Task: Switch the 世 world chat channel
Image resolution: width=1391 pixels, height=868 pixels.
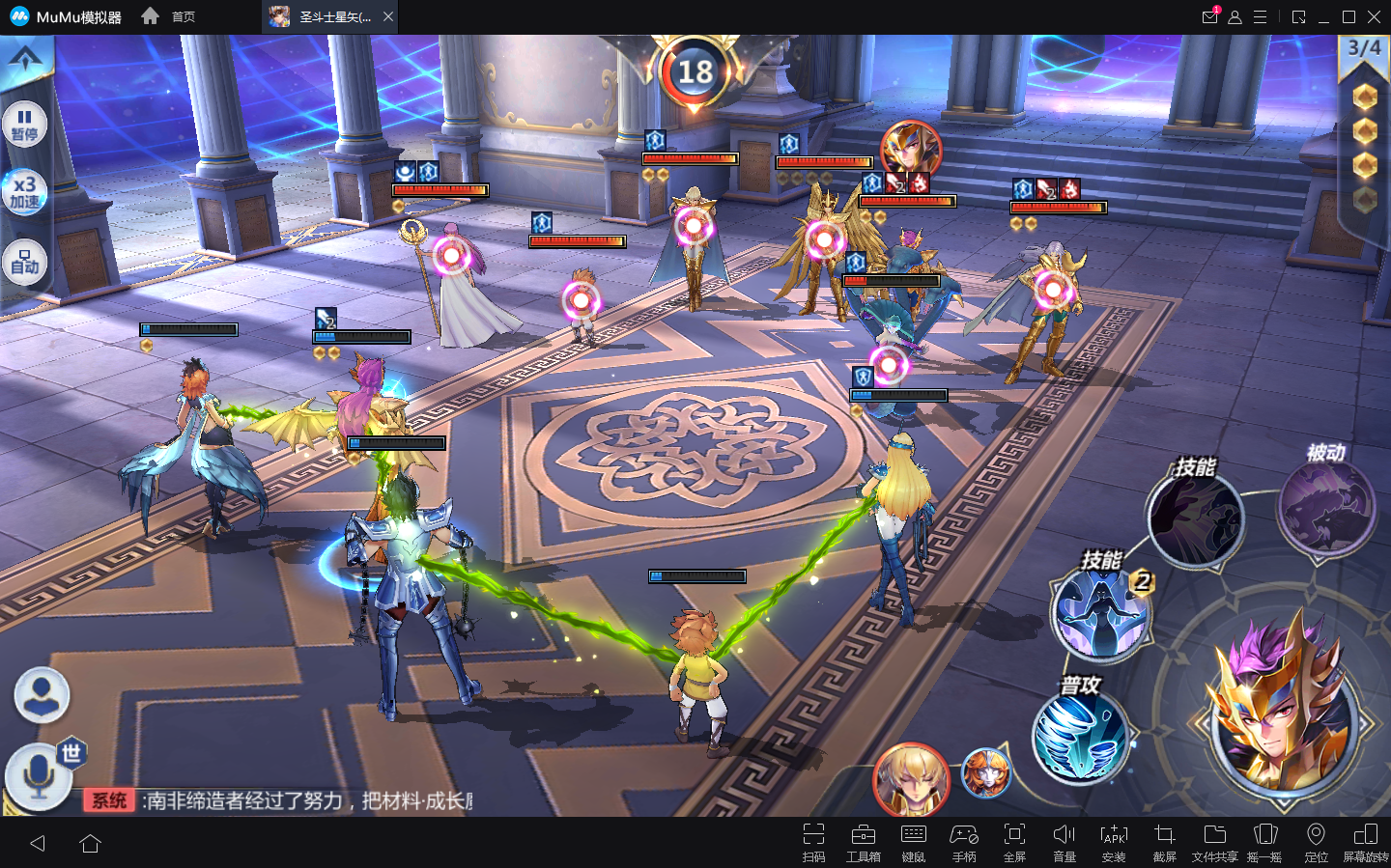Action: [72, 752]
